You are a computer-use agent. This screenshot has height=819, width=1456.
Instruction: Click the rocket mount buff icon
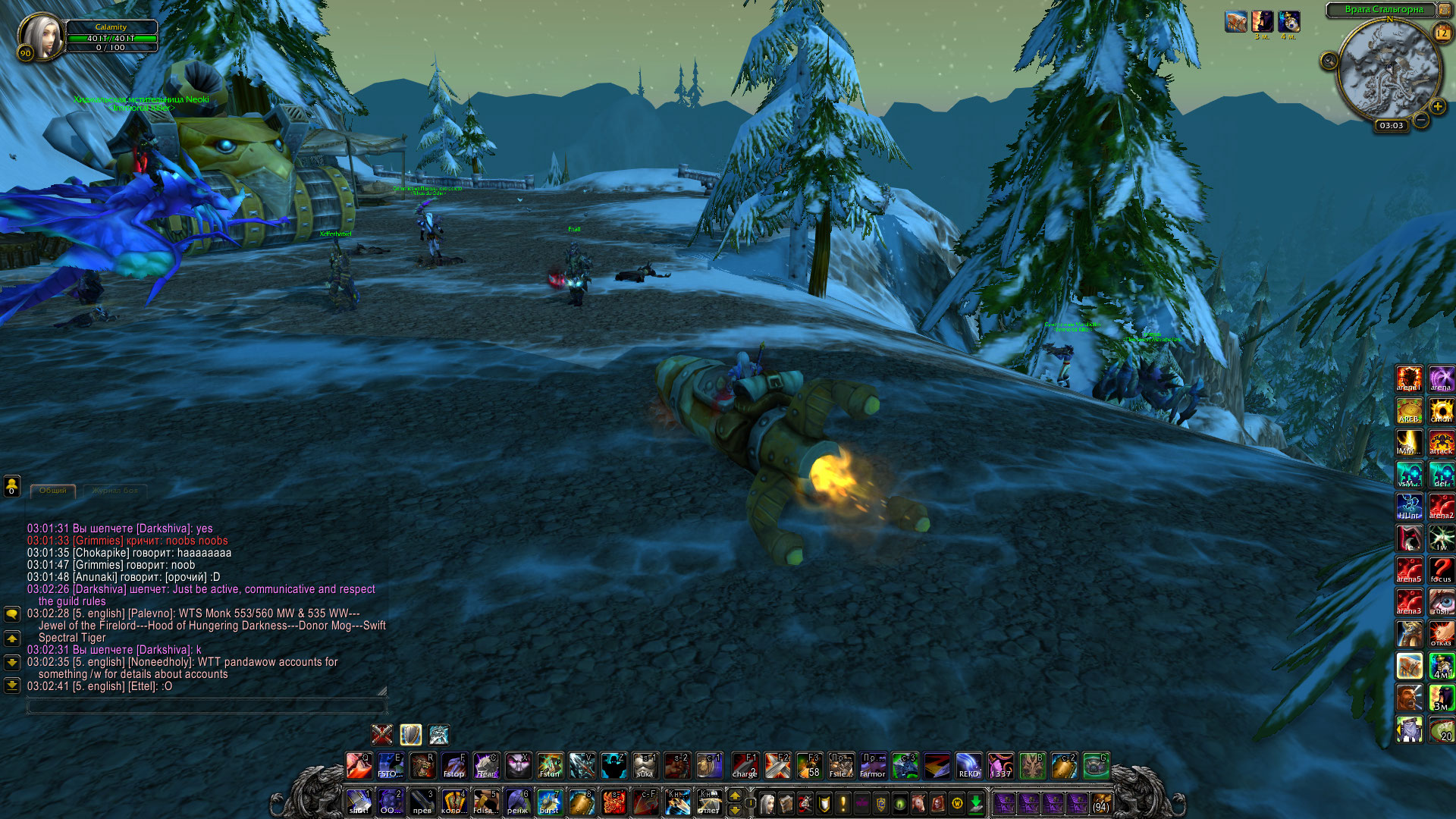coord(1235,22)
